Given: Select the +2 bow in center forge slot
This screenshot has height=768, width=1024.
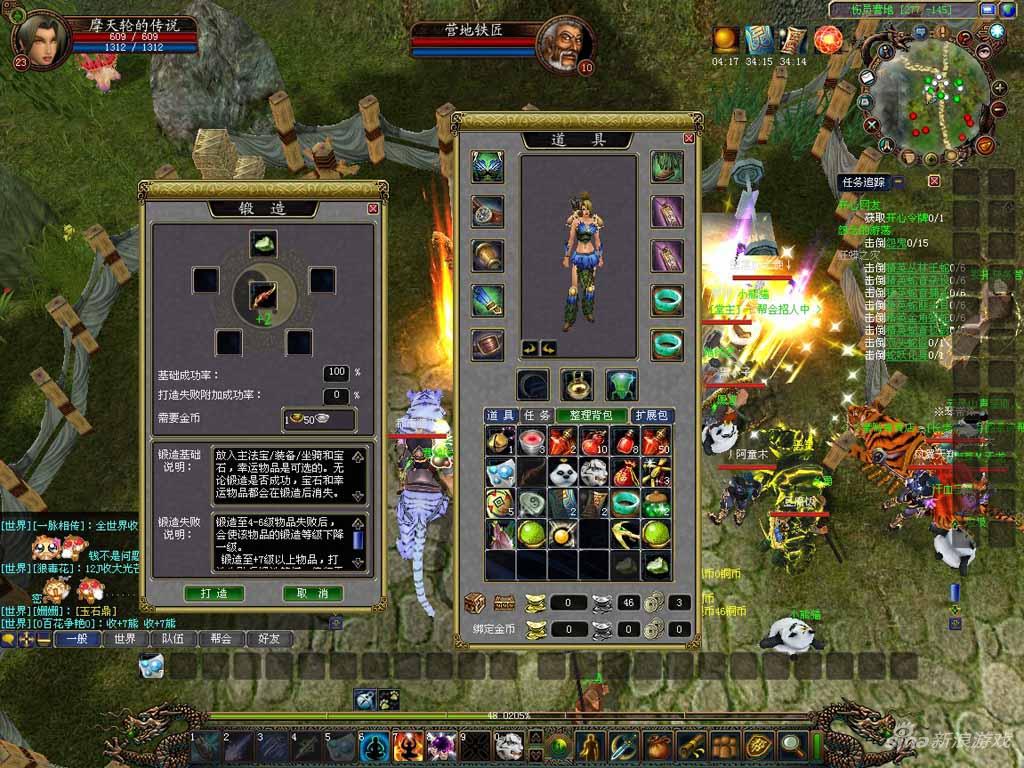Looking at the screenshot, I should pyautogui.click(x=263, y=296).
